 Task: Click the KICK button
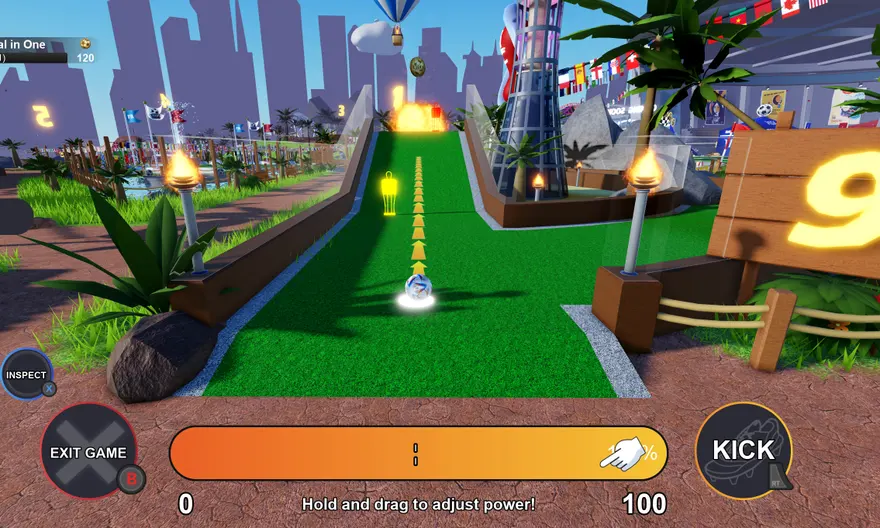[x=743, y=450]
